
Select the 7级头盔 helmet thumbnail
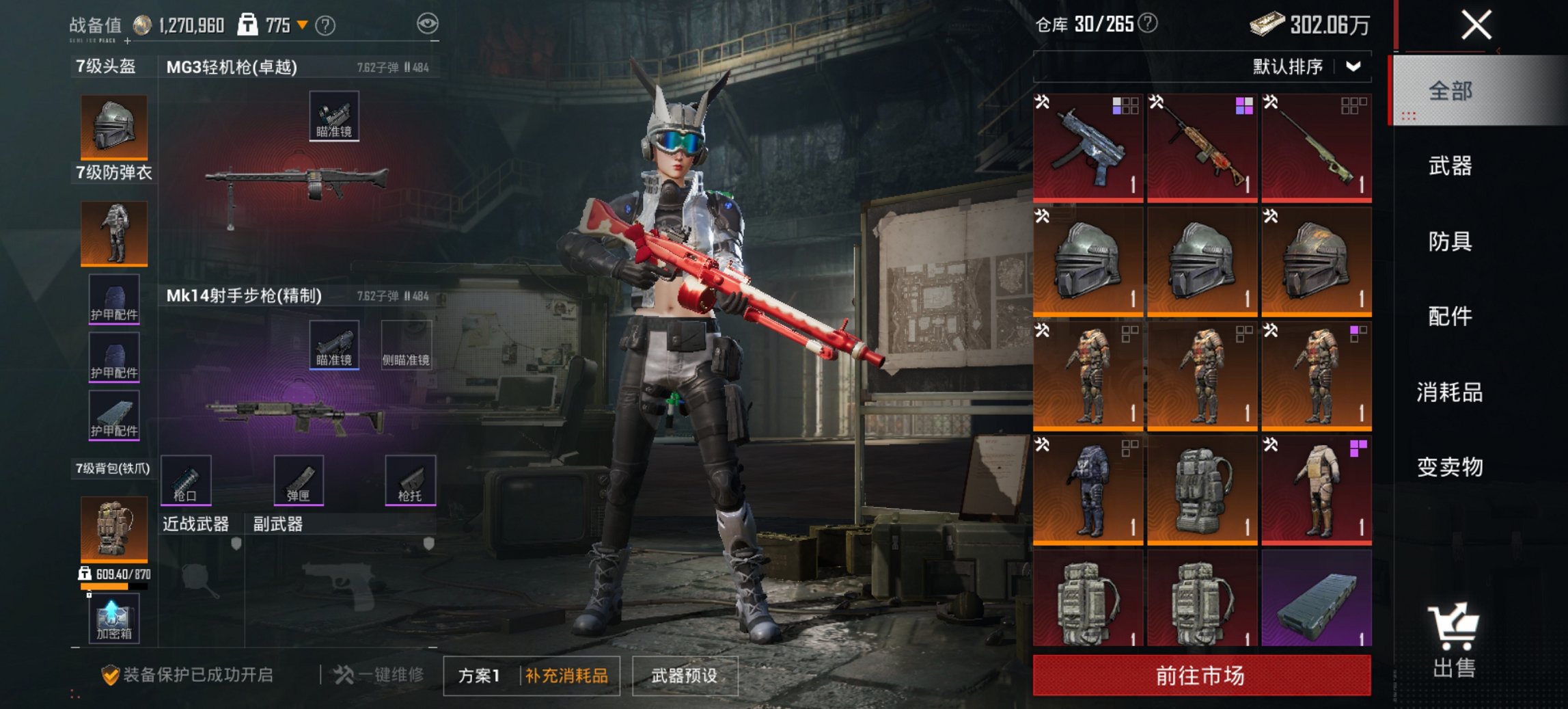click(x=113, y=125)
